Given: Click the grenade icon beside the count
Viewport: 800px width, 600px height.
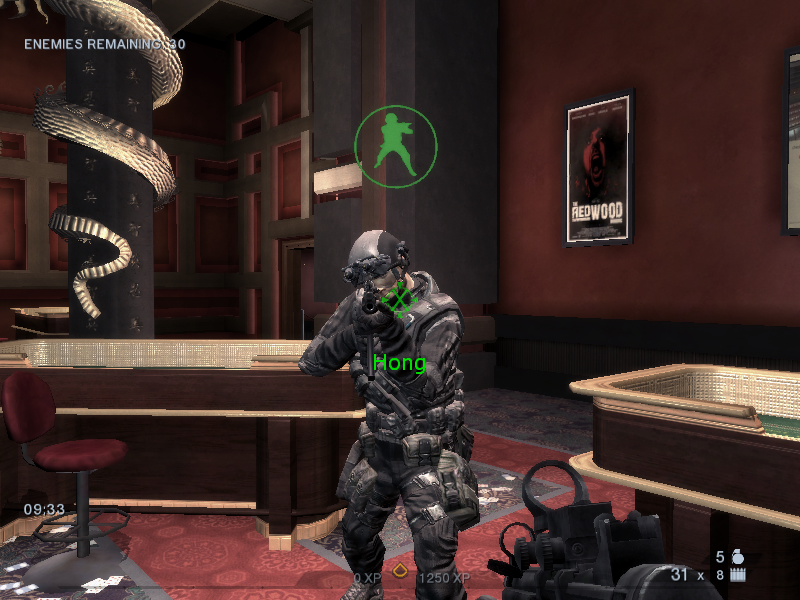Looking at the screenshot, I should click(738, 556).
